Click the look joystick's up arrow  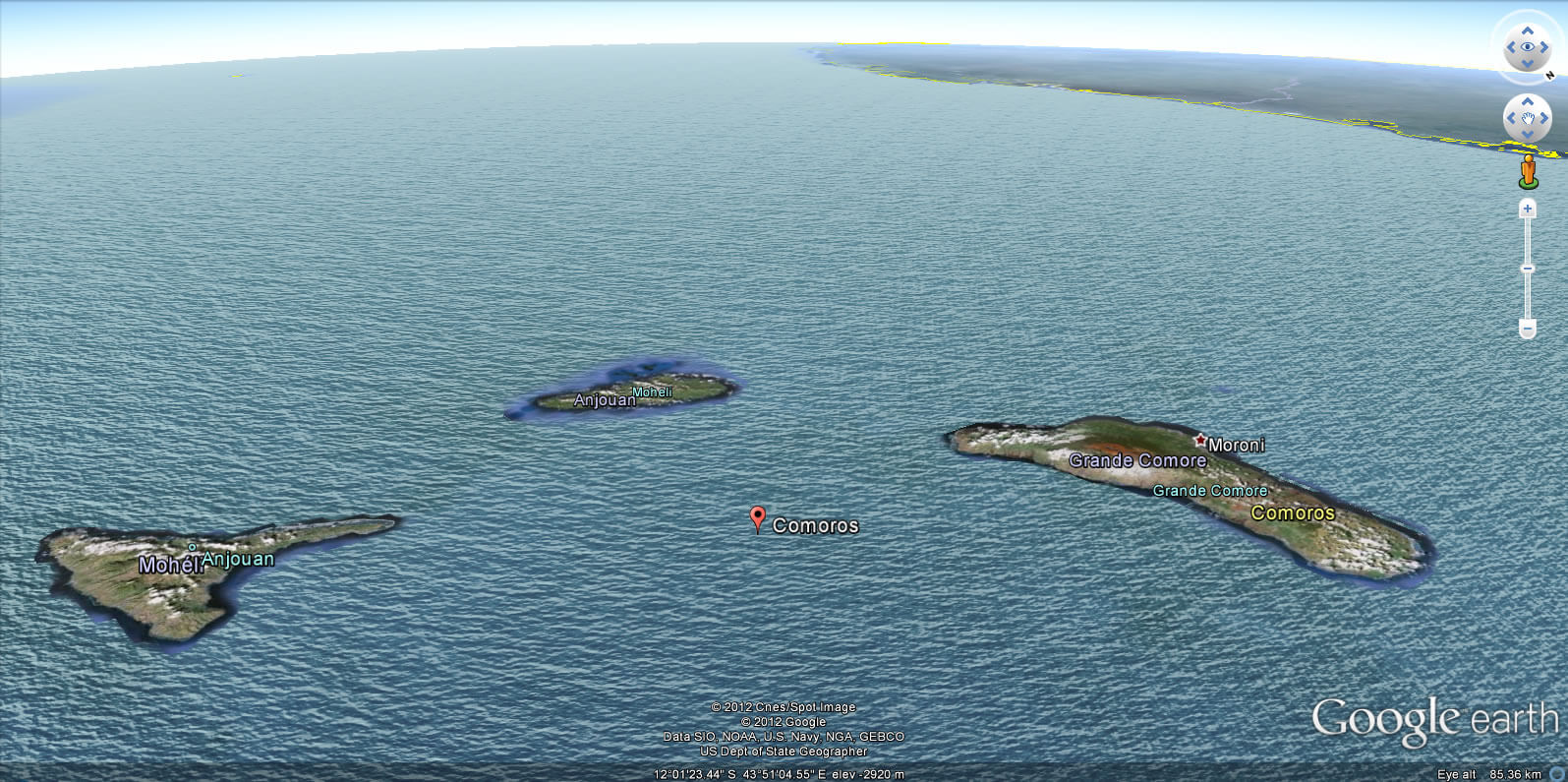[x=1527, y=30]
